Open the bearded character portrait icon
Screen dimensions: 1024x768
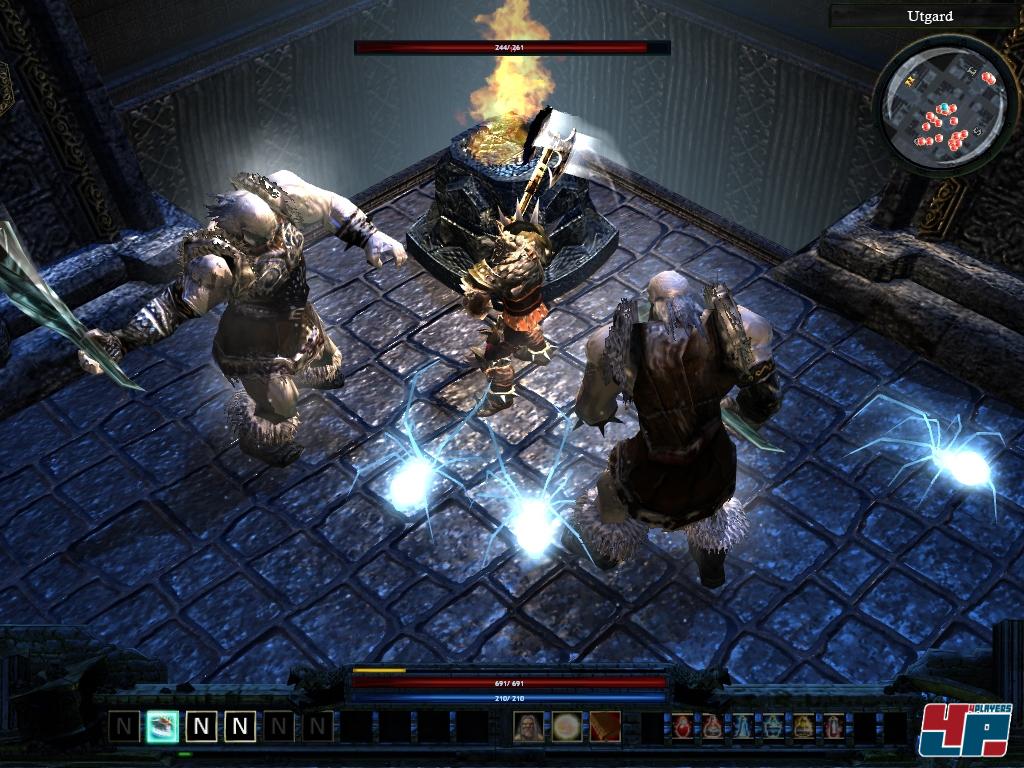pyautogui.click(x=528, y=726)
